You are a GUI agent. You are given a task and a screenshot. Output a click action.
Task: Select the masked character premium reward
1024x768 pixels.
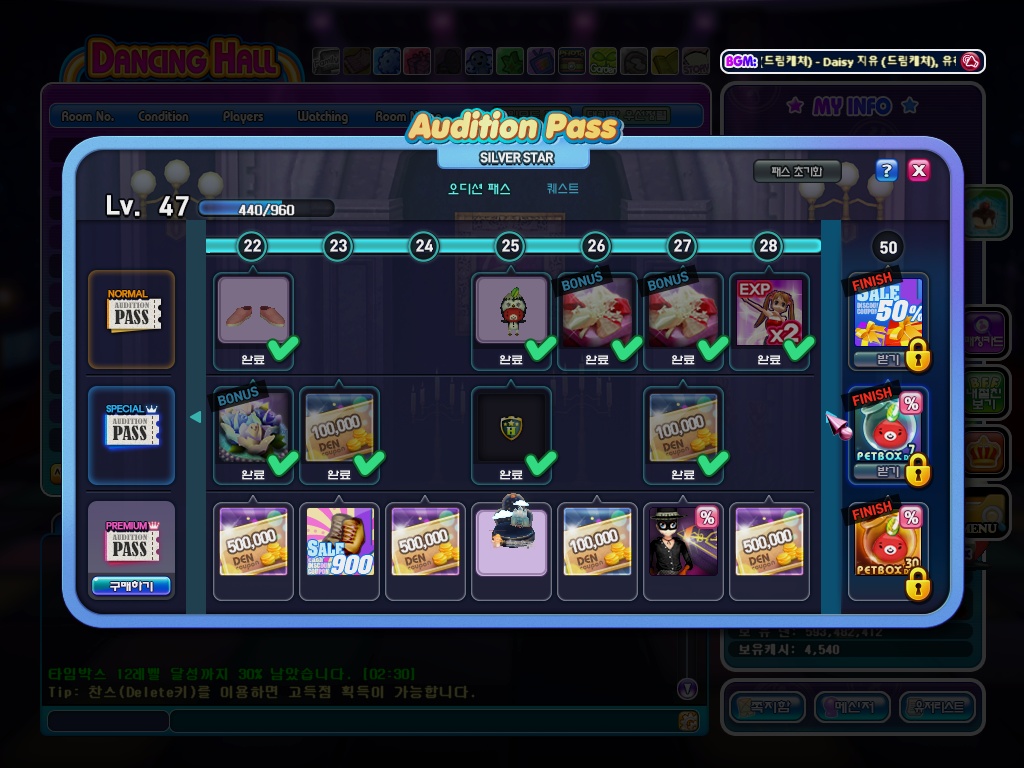[x=683, y=542]
